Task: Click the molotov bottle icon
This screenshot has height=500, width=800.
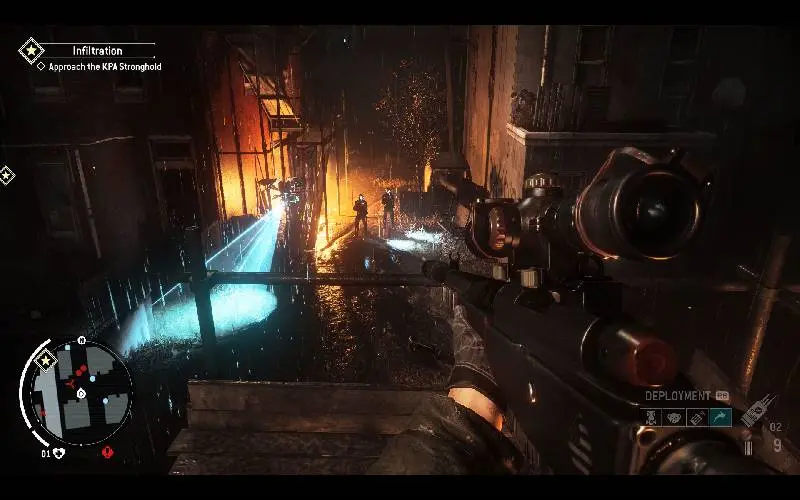Action: click(x=757, y=409)
